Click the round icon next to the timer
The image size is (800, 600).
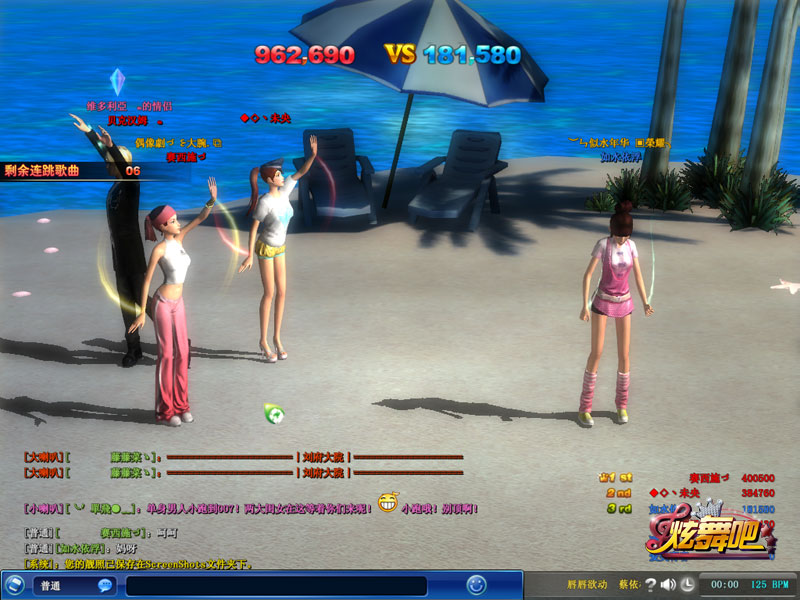[688, 584]
